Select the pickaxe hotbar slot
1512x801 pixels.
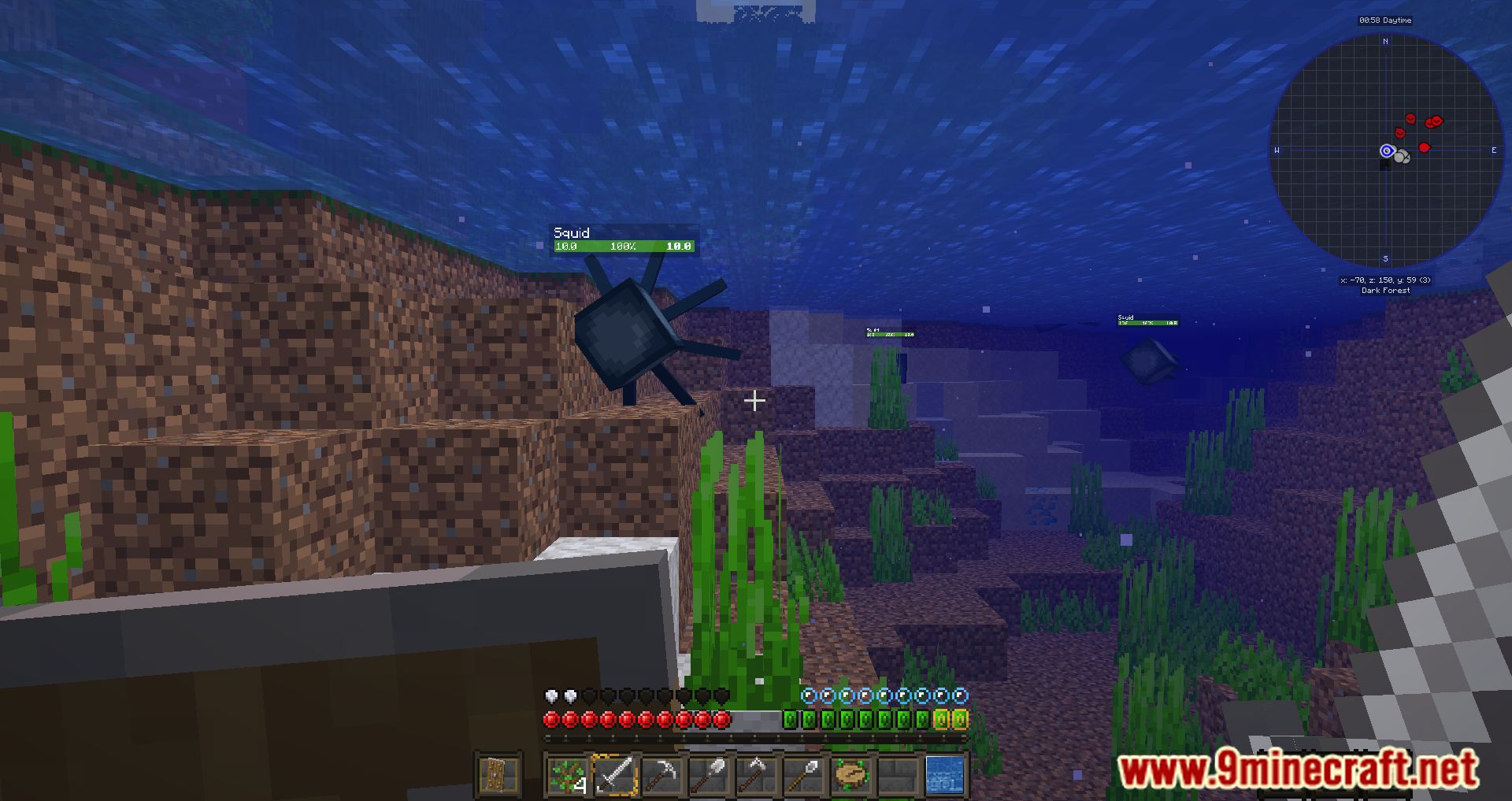pyautogui.click(x=661, y=774)
